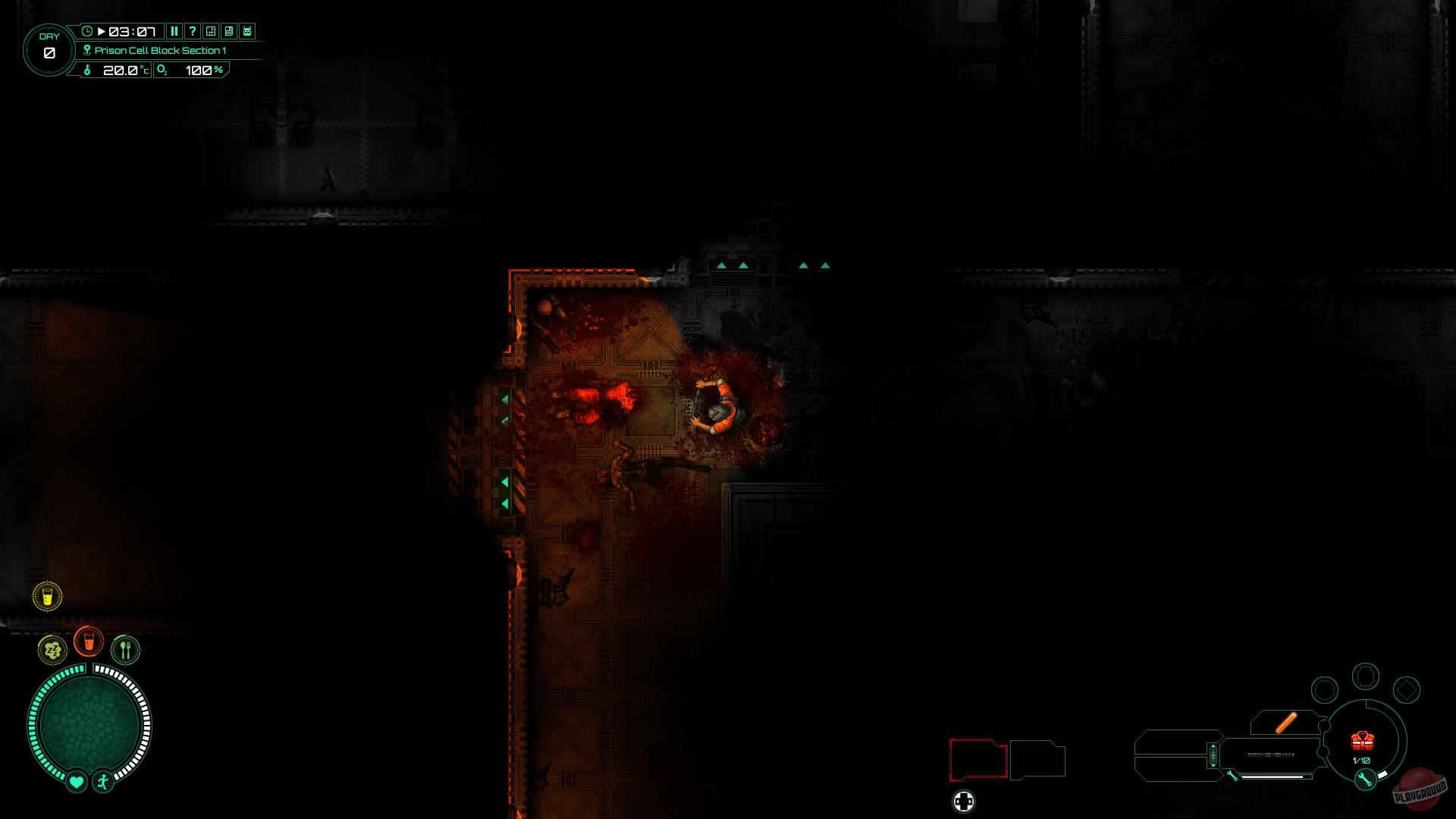Click the white durability progress bar
This screenshot has width=1456, height=819.
(1271, 777)
